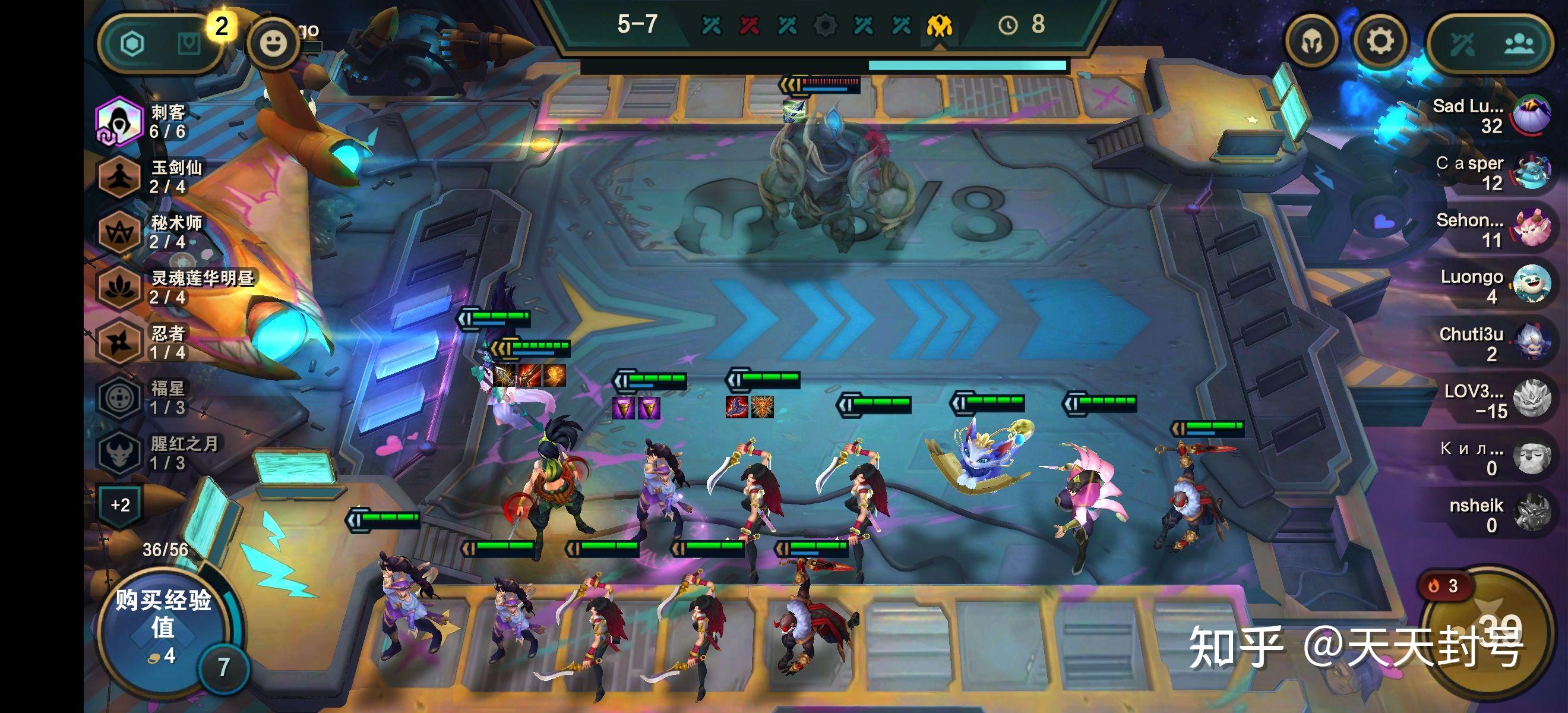Open the settings gear menu
The image size is (1568, 713).
pyautogui.click(x=1380, y=42)
